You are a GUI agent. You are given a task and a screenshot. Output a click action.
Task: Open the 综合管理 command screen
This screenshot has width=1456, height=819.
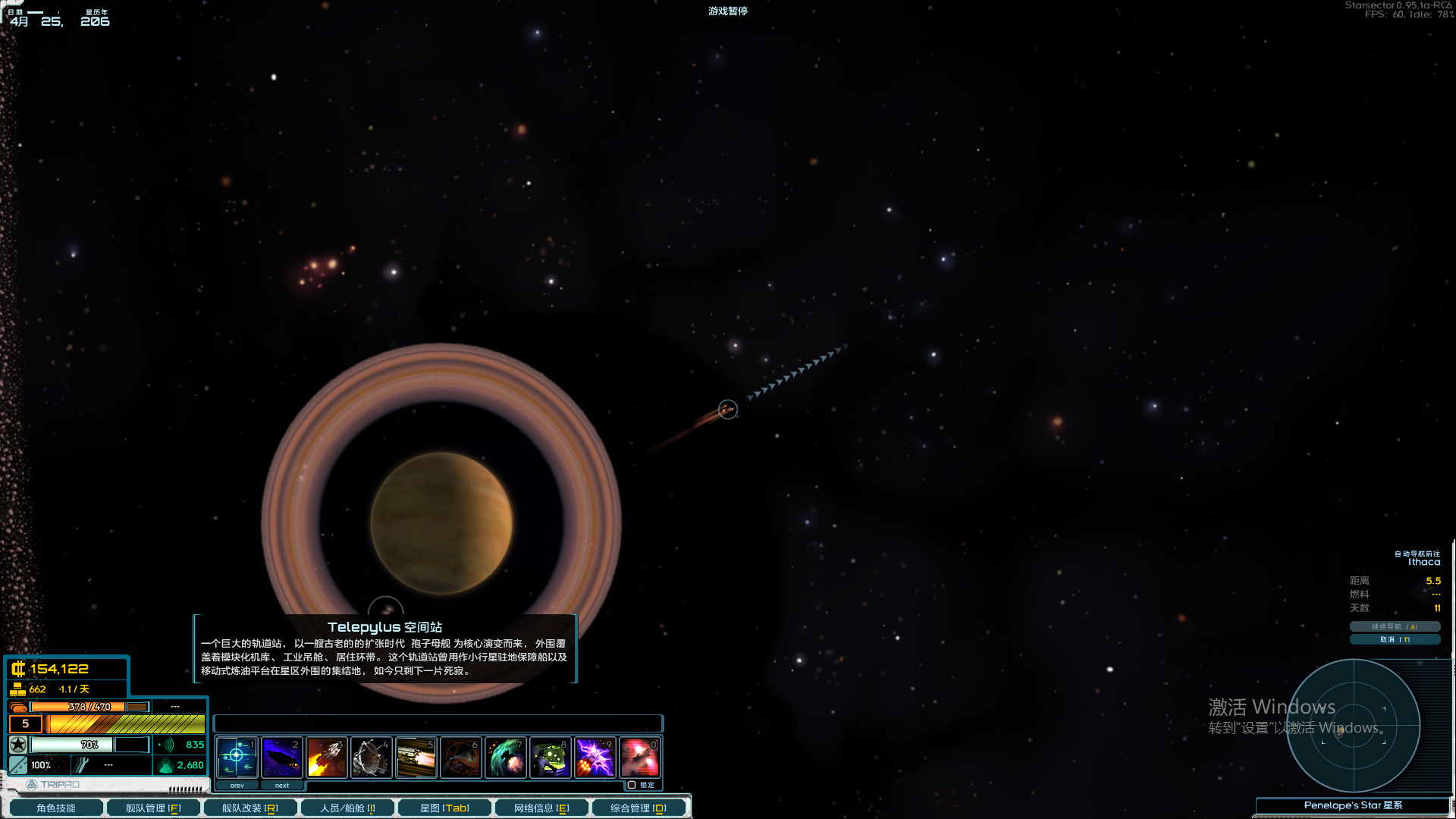[638, 808]
